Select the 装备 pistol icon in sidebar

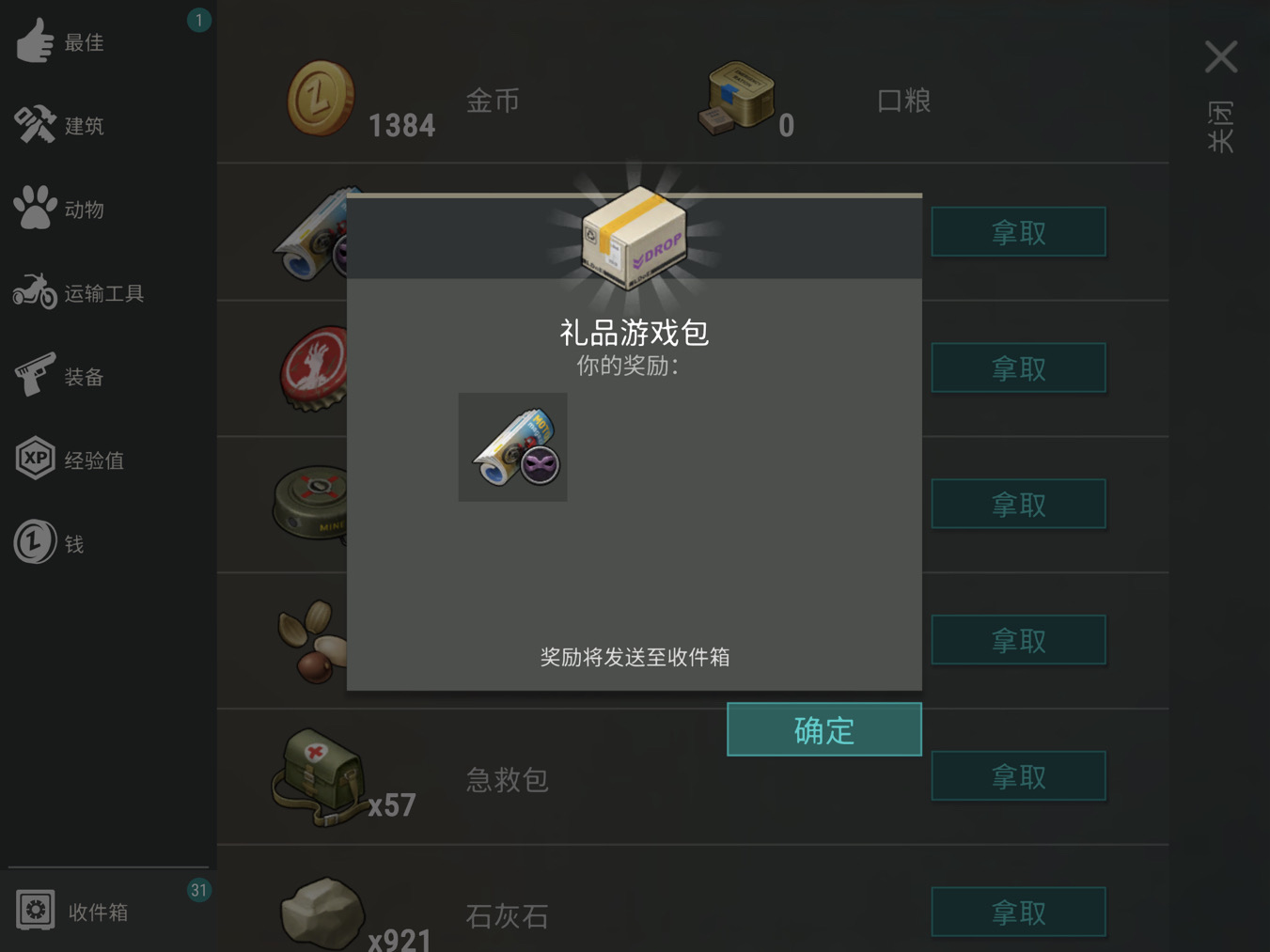[x=36, y=375]
